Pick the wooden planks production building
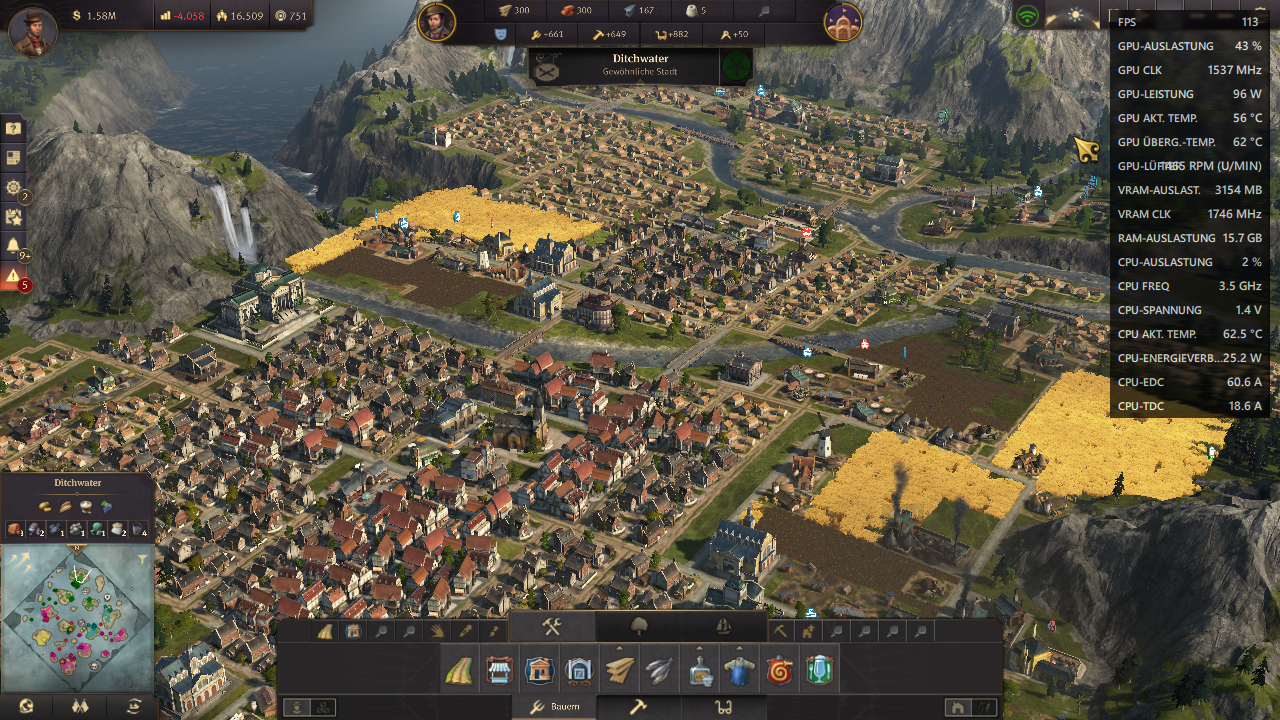This screenshot has height=720, width=1280. click(x=620, y=671)
